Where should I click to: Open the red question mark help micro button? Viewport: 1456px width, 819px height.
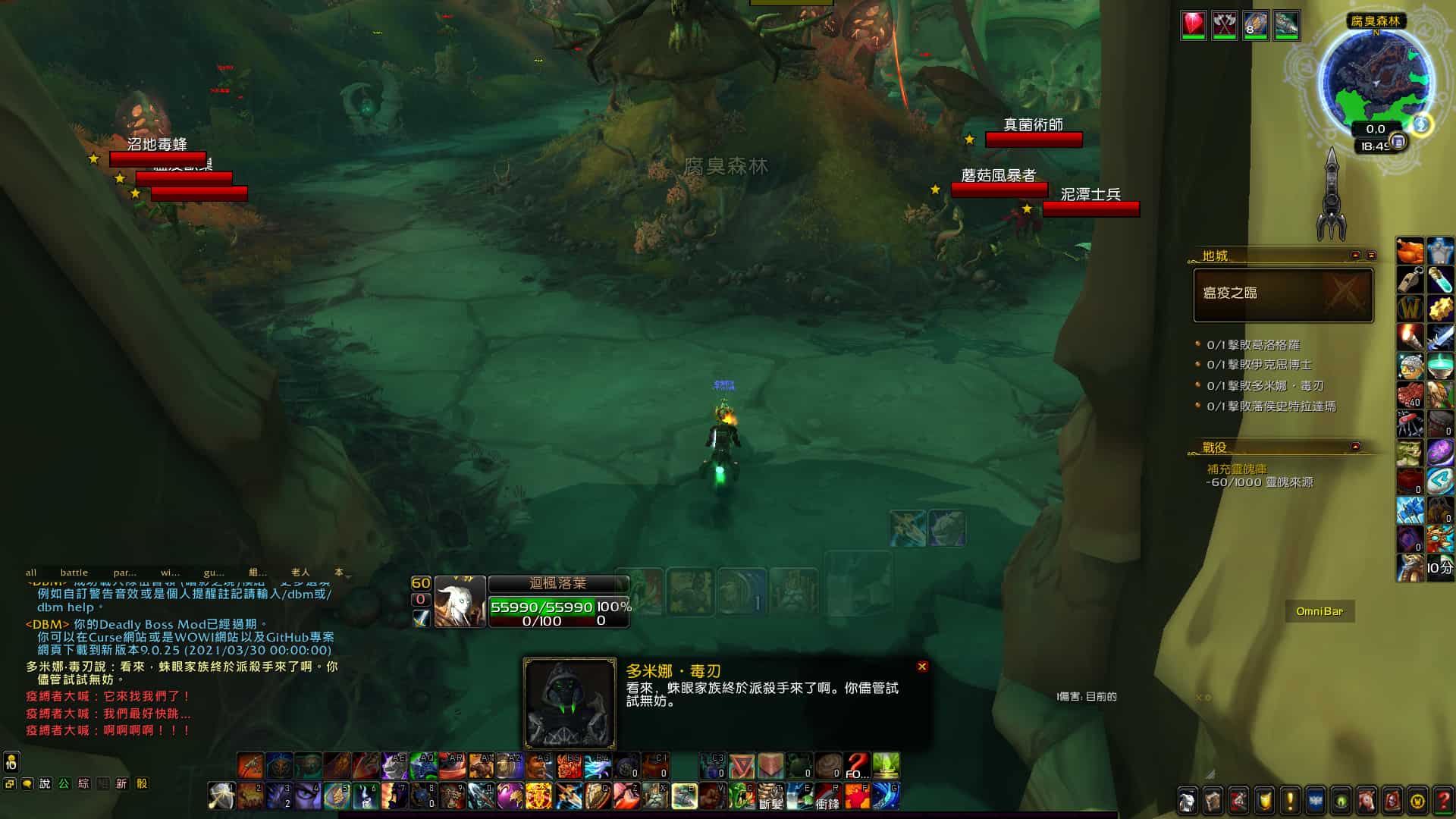[1442, 800]
